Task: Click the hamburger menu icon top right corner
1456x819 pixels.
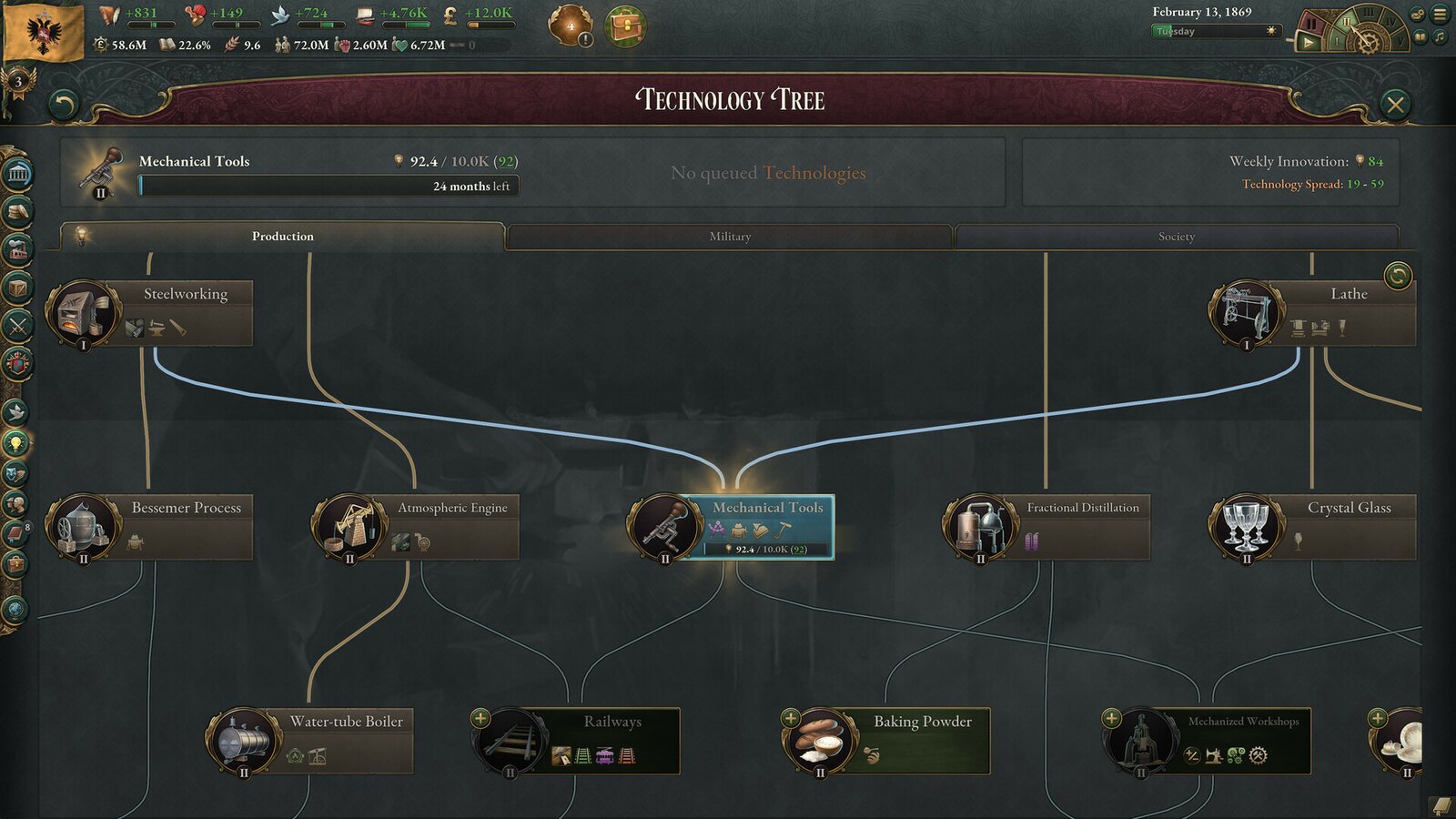Action: tap(1440, 14)
